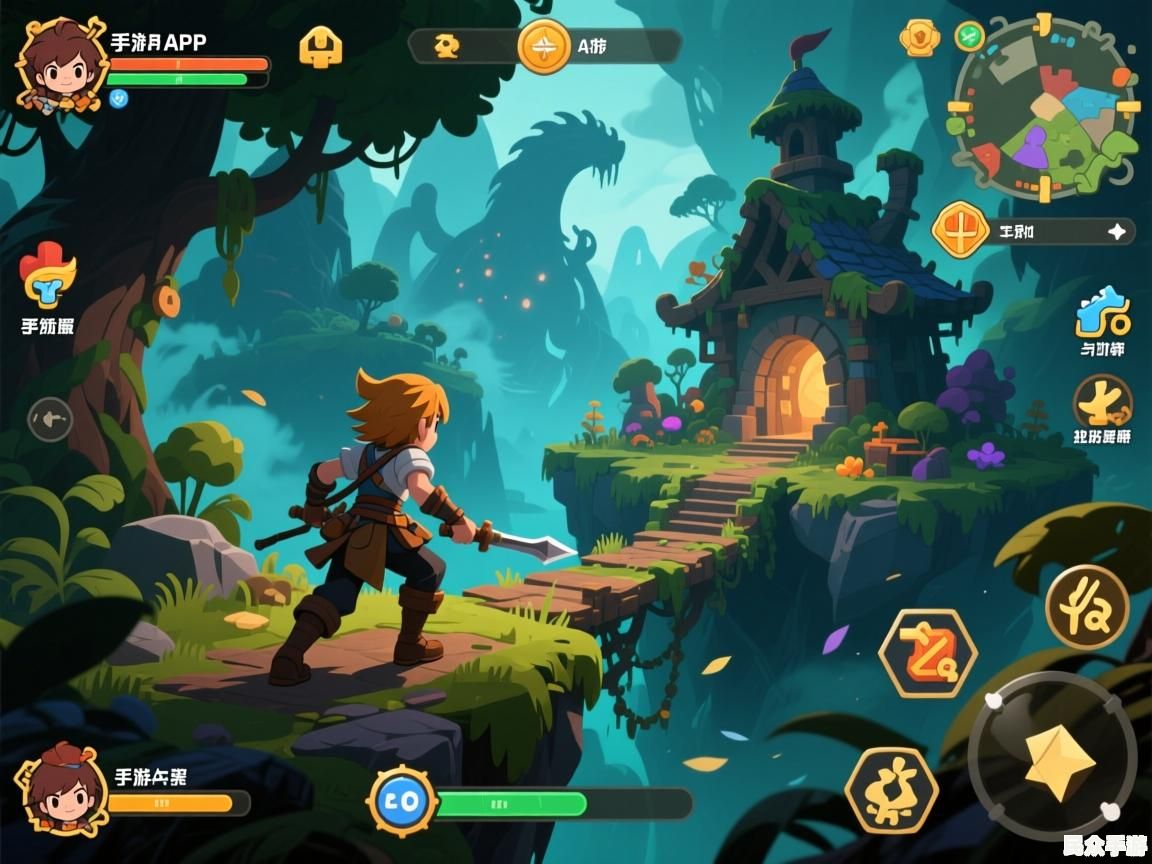Tap the small blue round badge under the health bars
1152x864 pixels.
click(119, 98)
